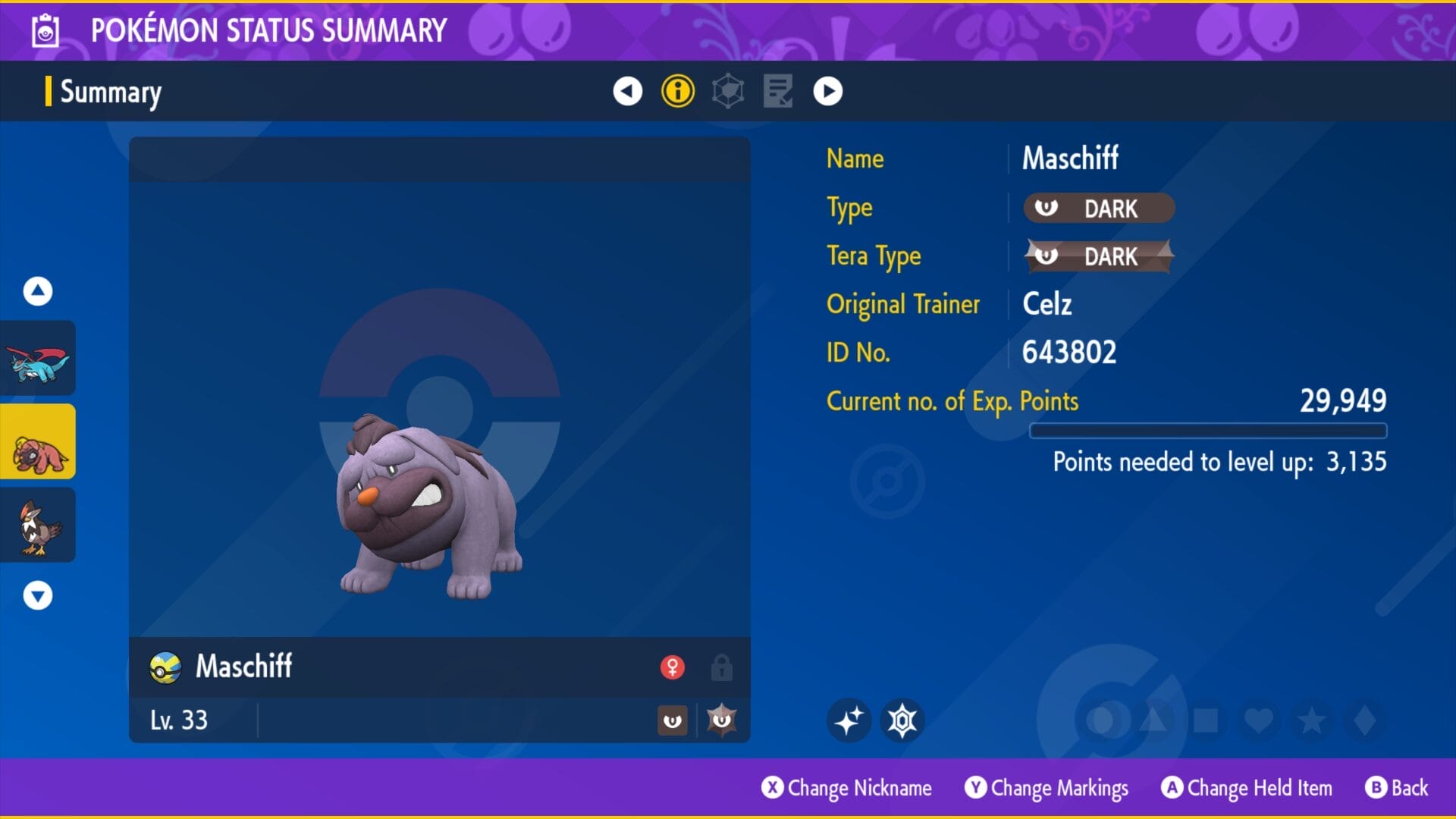Viewport: 1456px width, 819px height.
Task: Click the Dark Tera crystal icon on photo bar
Action: (x=722, y=720)
